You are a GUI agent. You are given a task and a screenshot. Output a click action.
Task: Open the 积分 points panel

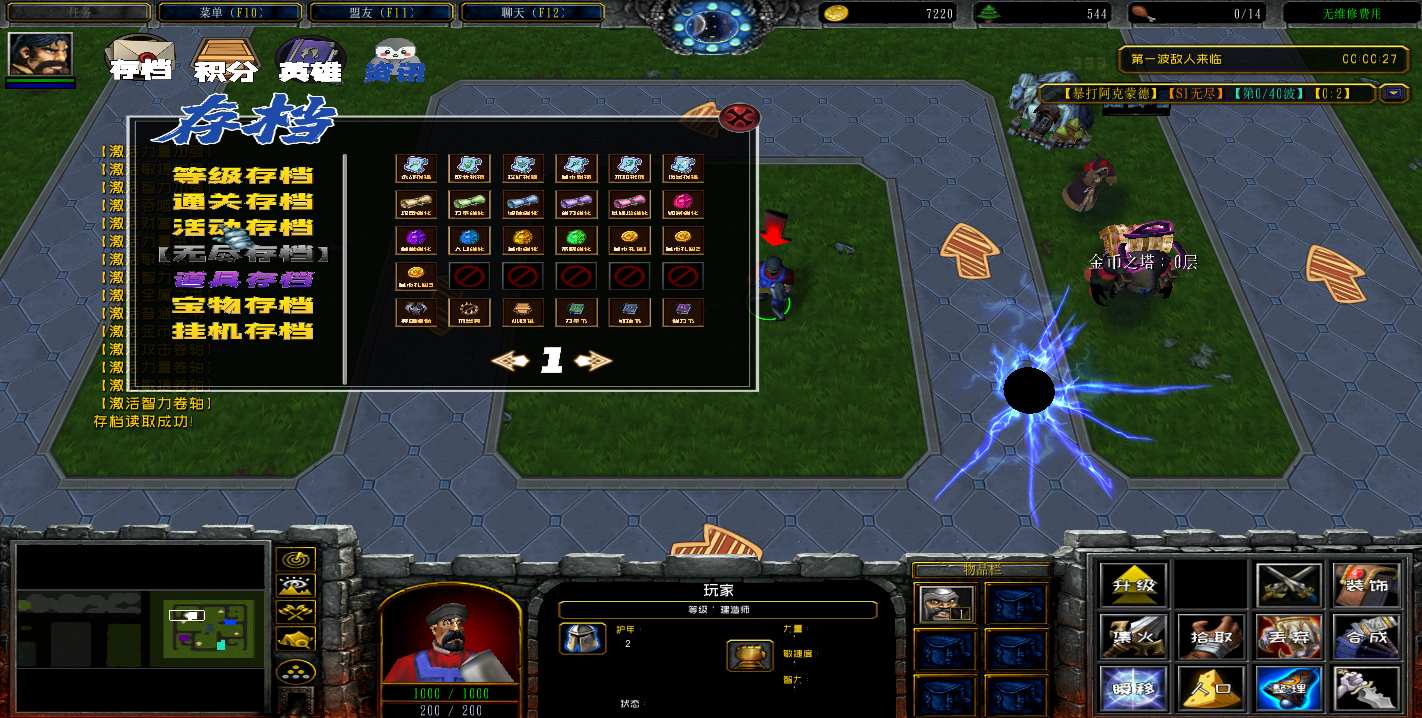tap(226, 60)
